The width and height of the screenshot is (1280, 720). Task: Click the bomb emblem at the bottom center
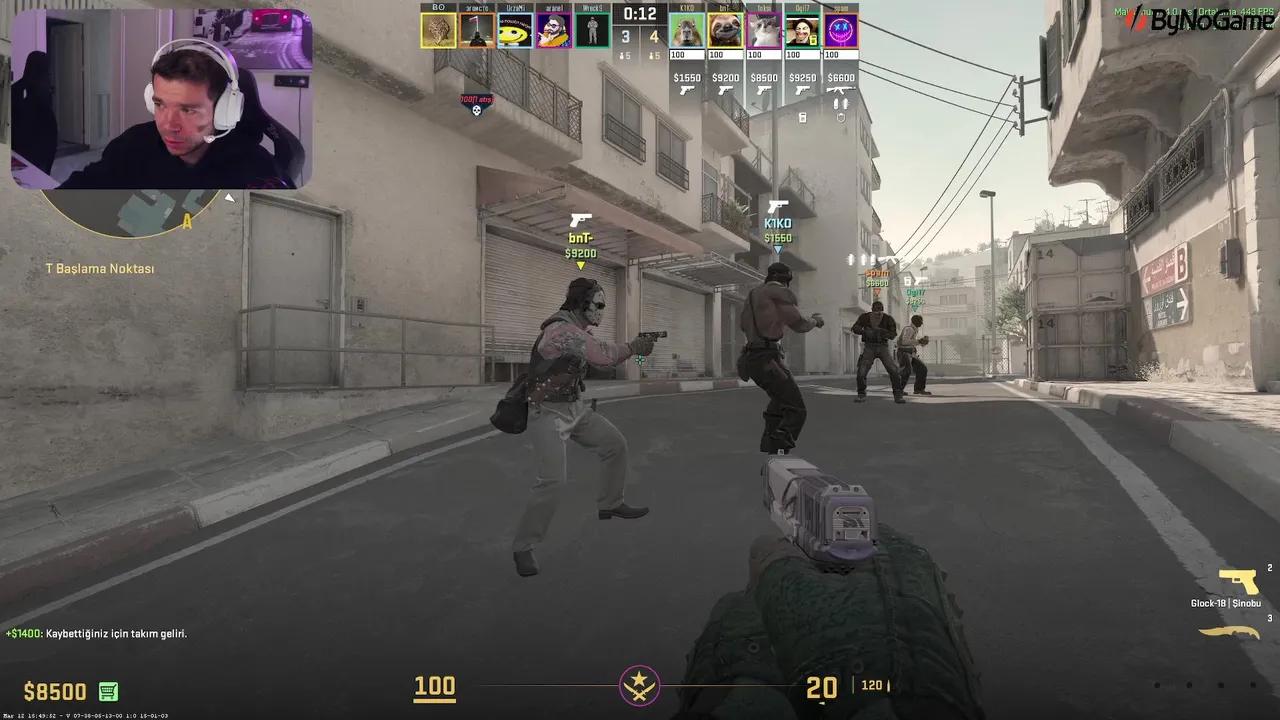[637, 686]
